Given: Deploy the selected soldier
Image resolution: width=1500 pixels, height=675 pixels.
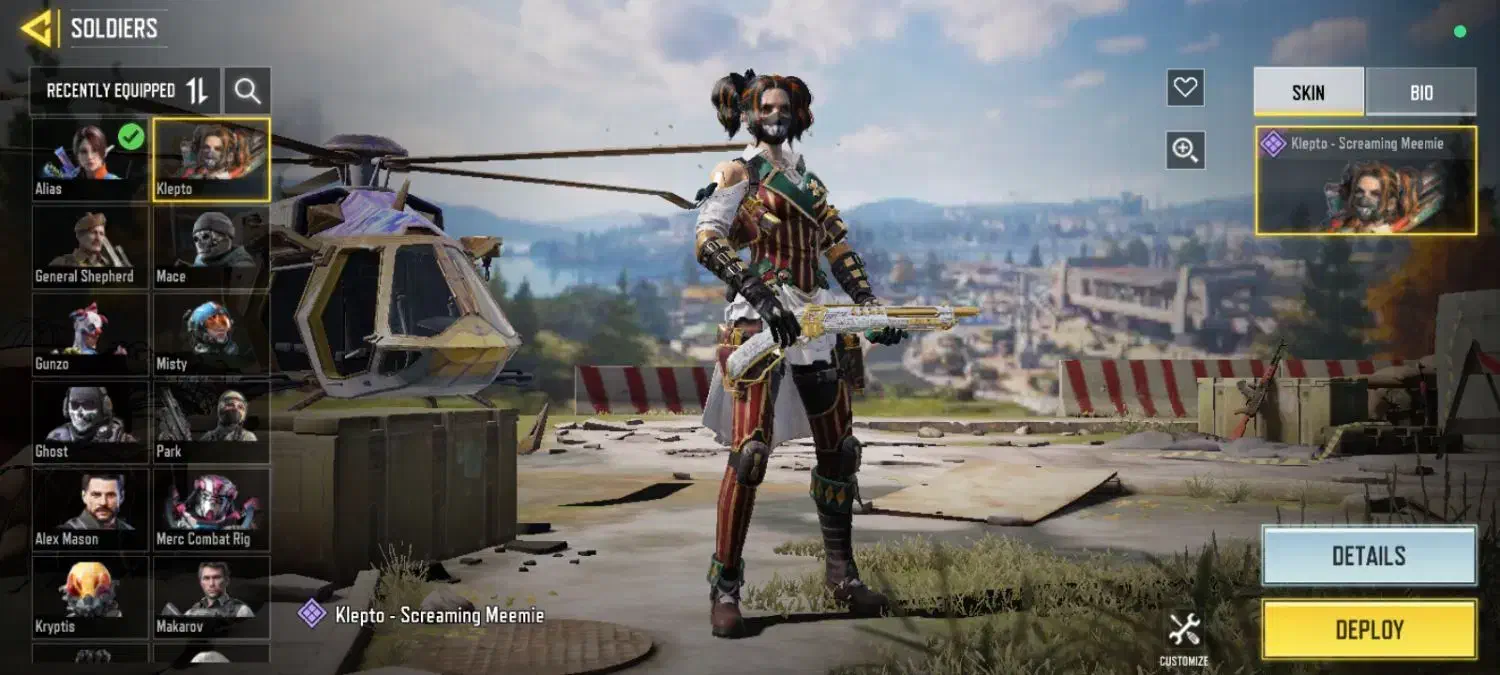Looking at the screenshot, I should 1368,630.
